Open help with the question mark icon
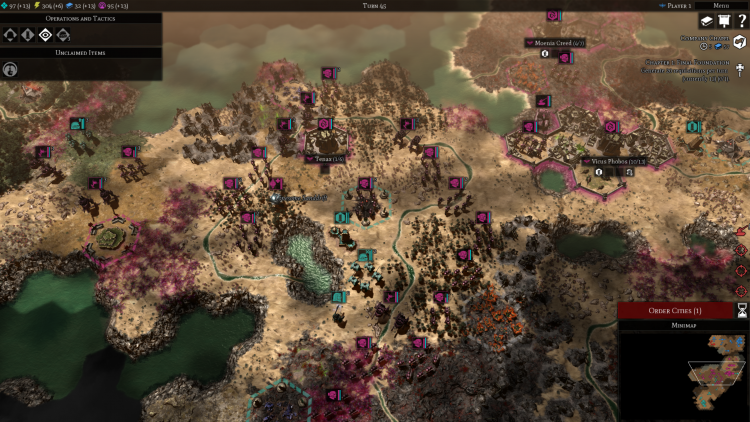The width and height of the screenshot is (750, 422). (x=741, y=21)
